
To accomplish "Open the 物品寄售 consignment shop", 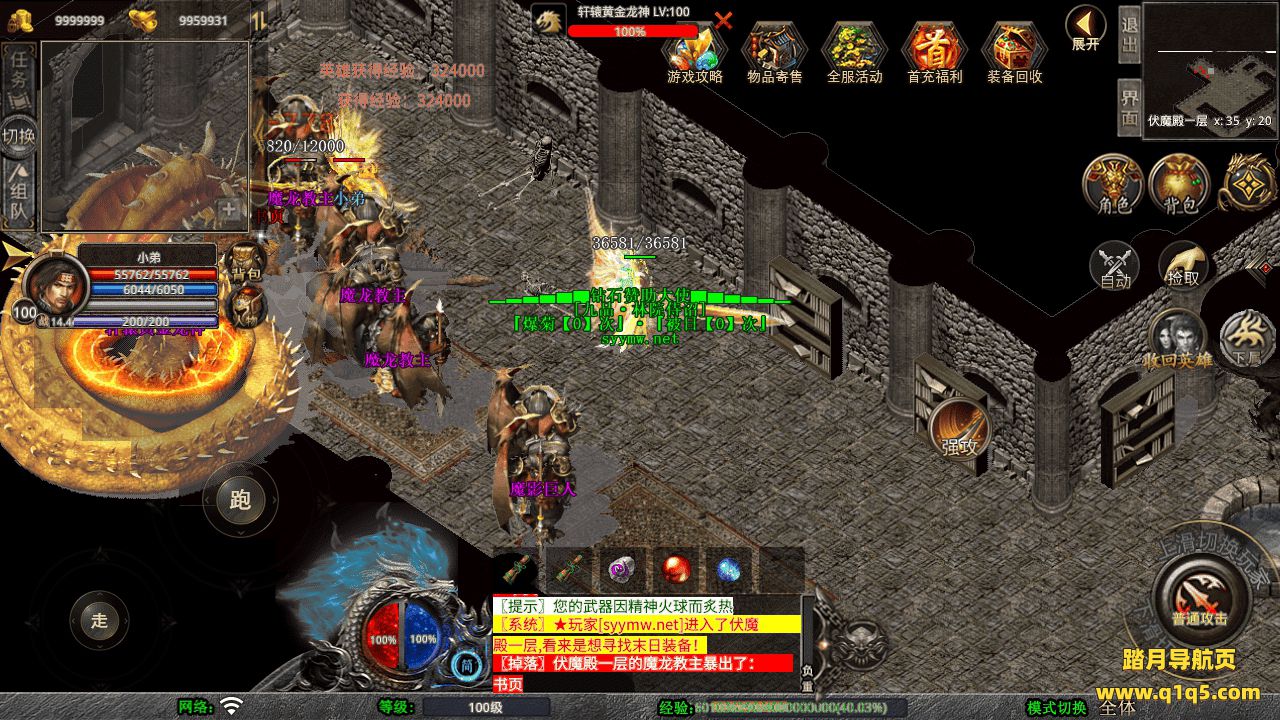I will click(775, 51).
